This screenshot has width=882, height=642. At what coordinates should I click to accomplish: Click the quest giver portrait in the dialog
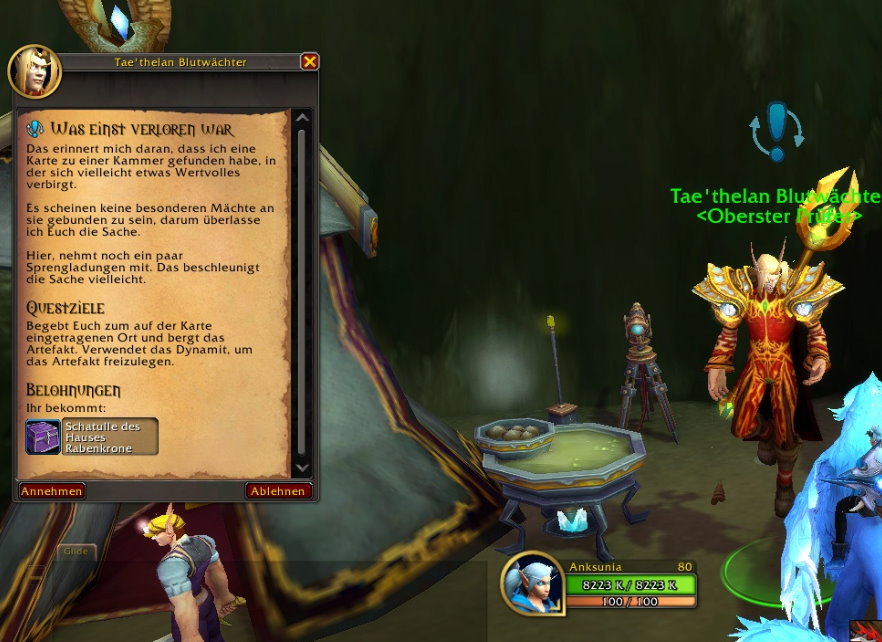pos(35,70)
